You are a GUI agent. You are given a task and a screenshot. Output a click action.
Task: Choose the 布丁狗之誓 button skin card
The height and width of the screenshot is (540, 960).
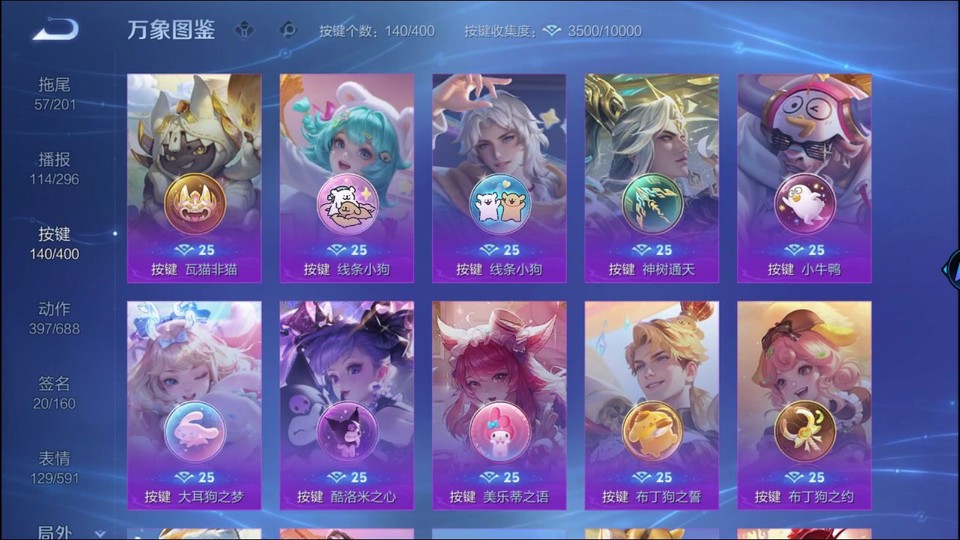652,405
